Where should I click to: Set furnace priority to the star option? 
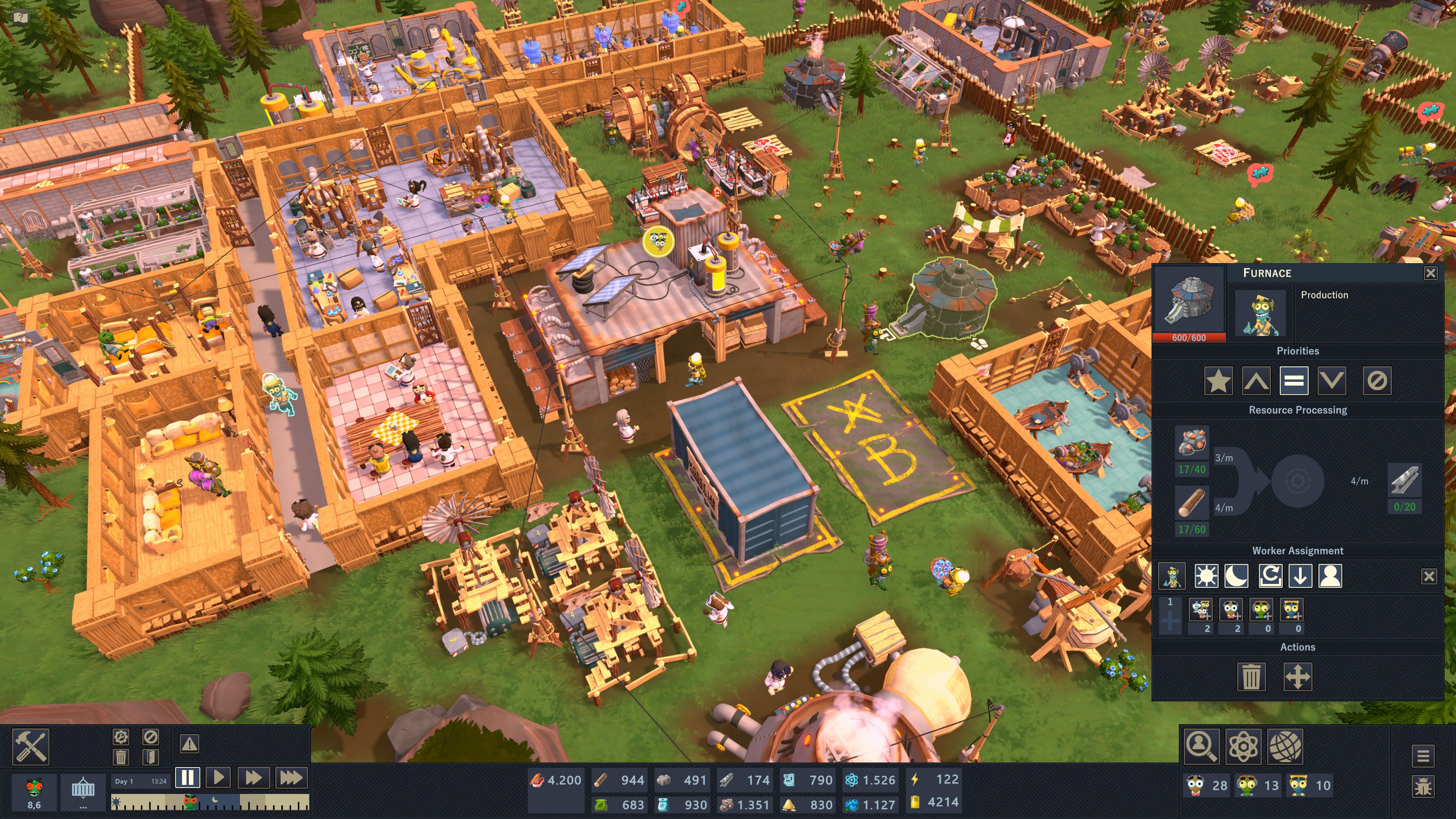pos(1218,381)
